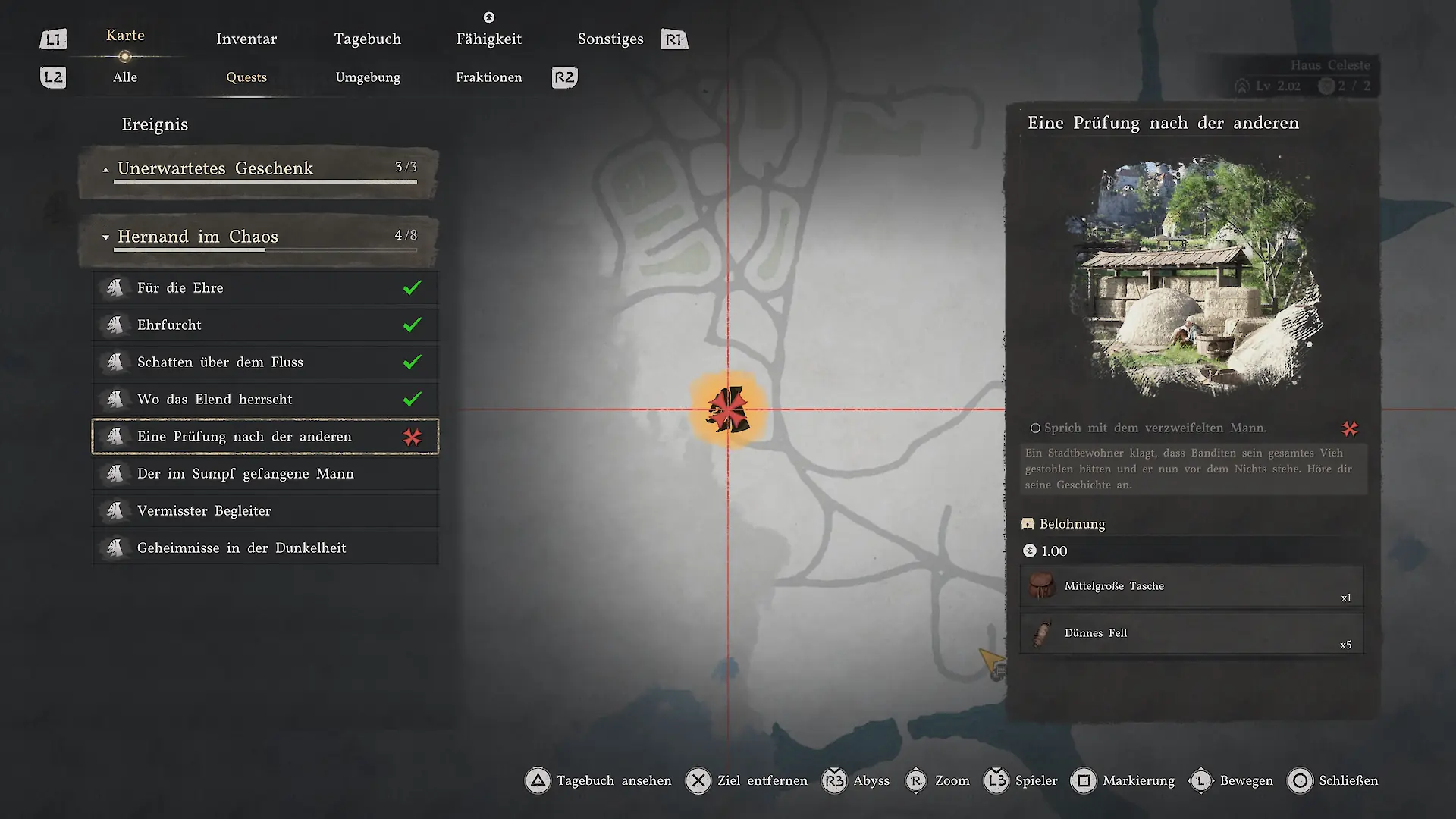Select the Mittelgroße Tasche reward item

coord(1191,587)
